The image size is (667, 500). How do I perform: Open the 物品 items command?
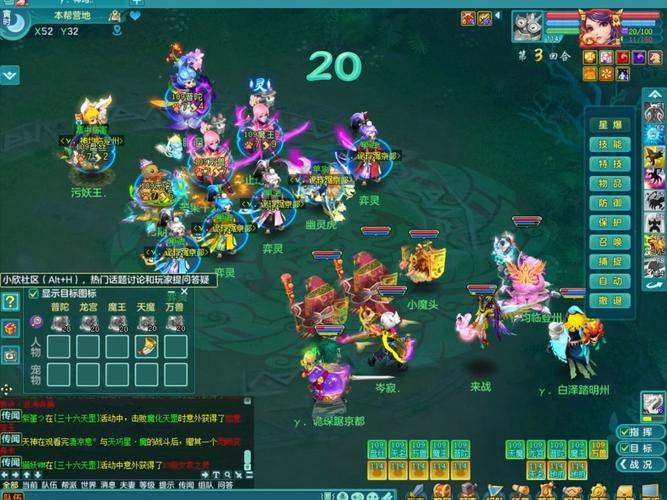coord(610,184)
